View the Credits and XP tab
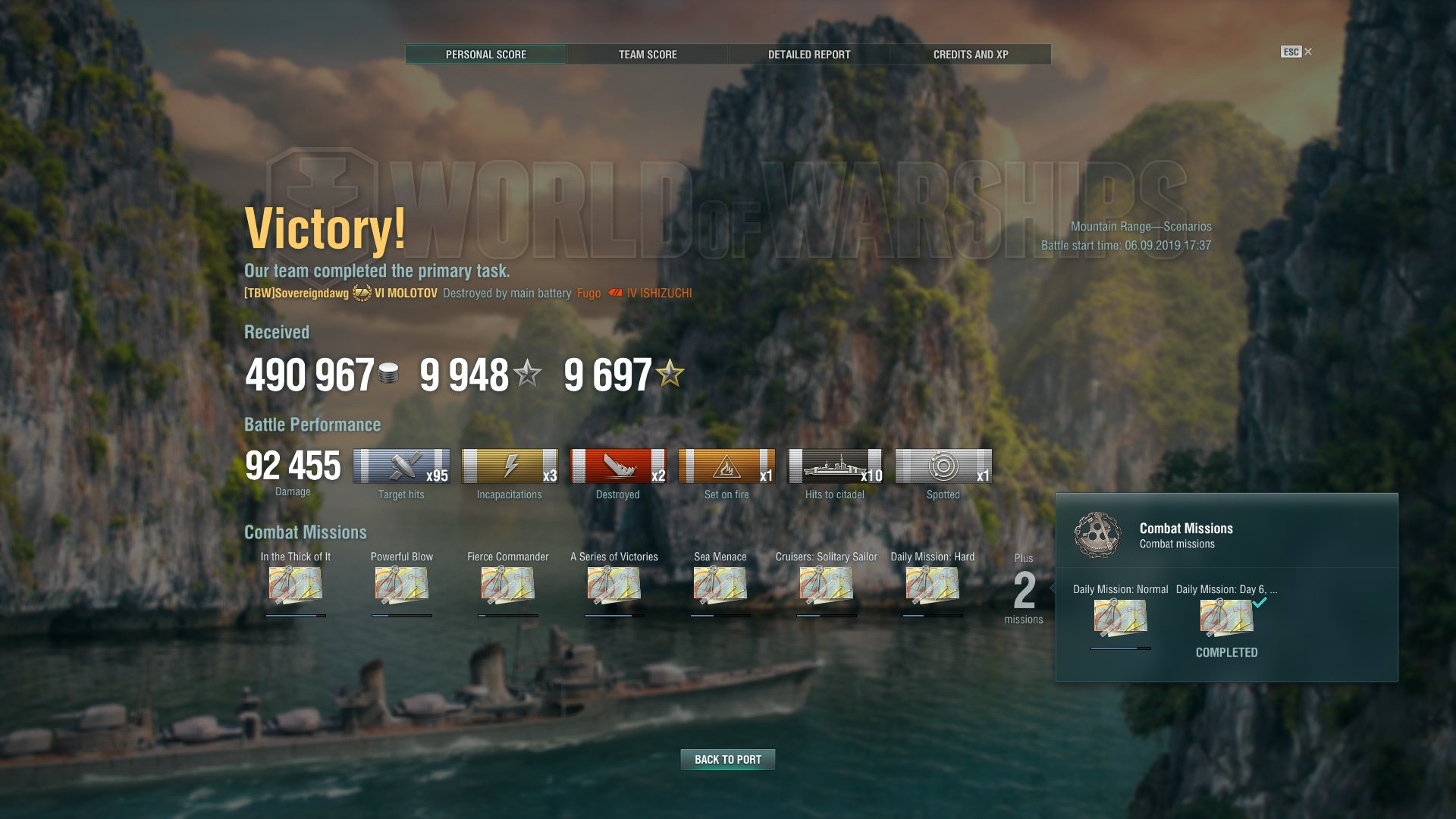The image size is (1456, 819). point(971,55)
